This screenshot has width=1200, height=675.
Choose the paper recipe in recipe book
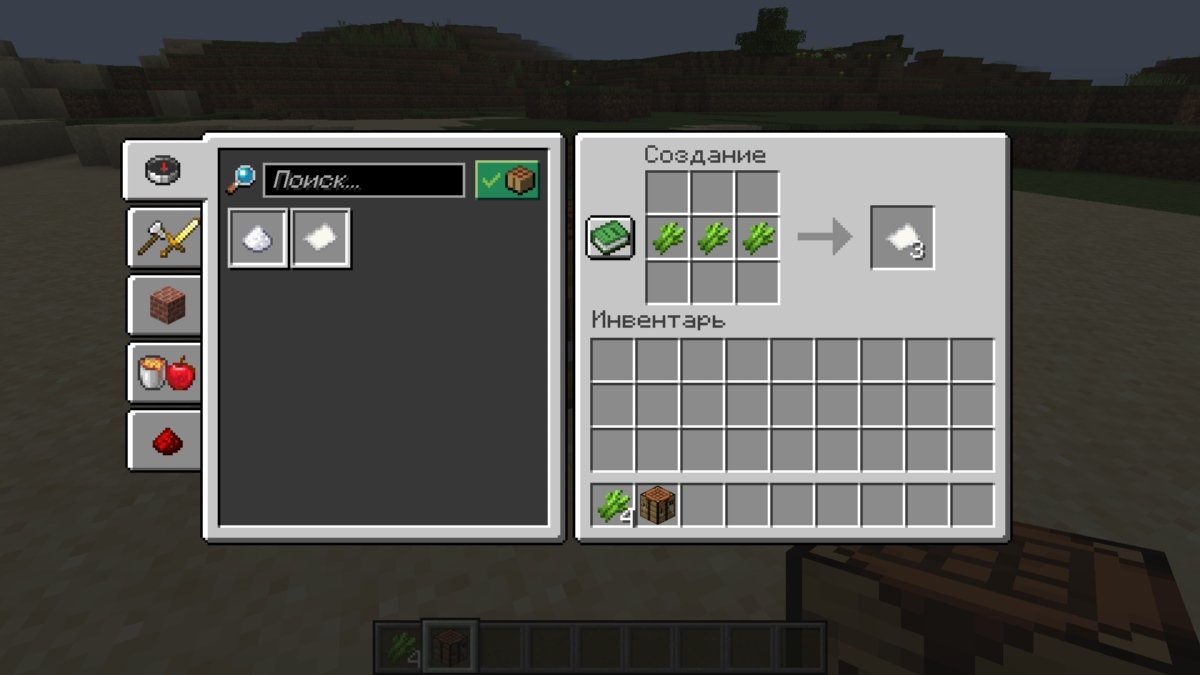321,238
